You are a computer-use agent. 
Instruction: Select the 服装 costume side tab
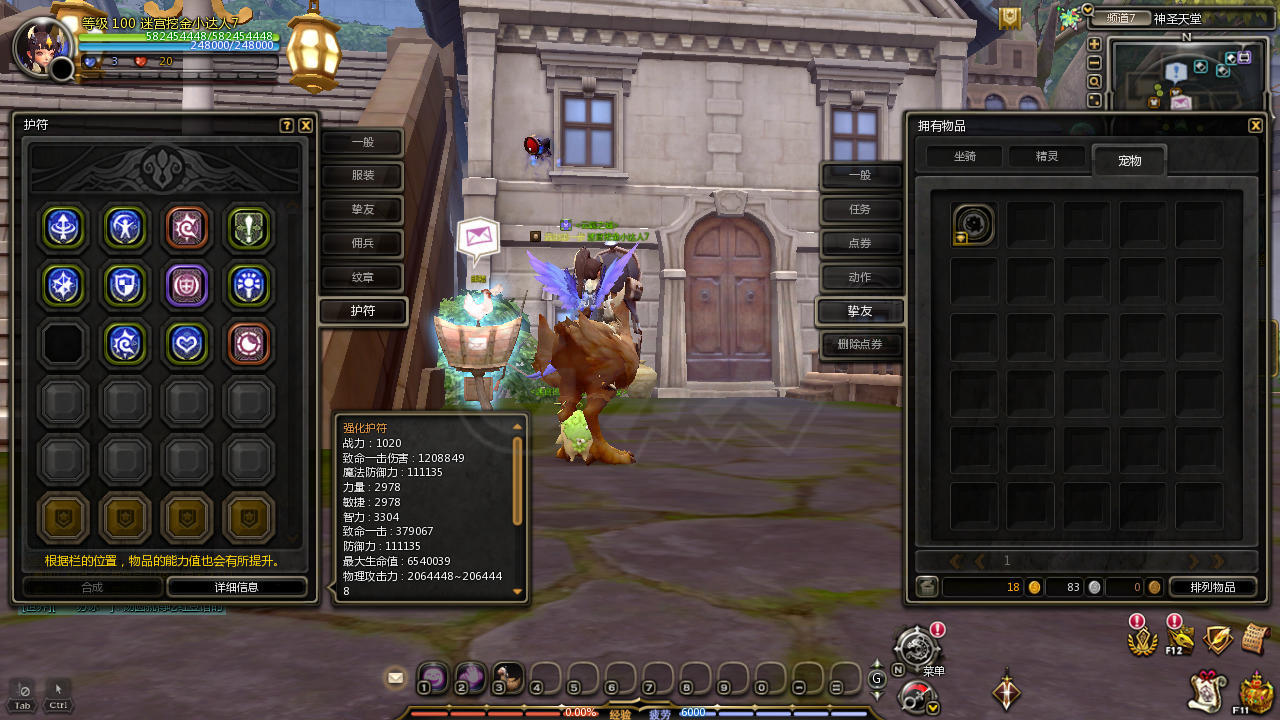point(362,175)
